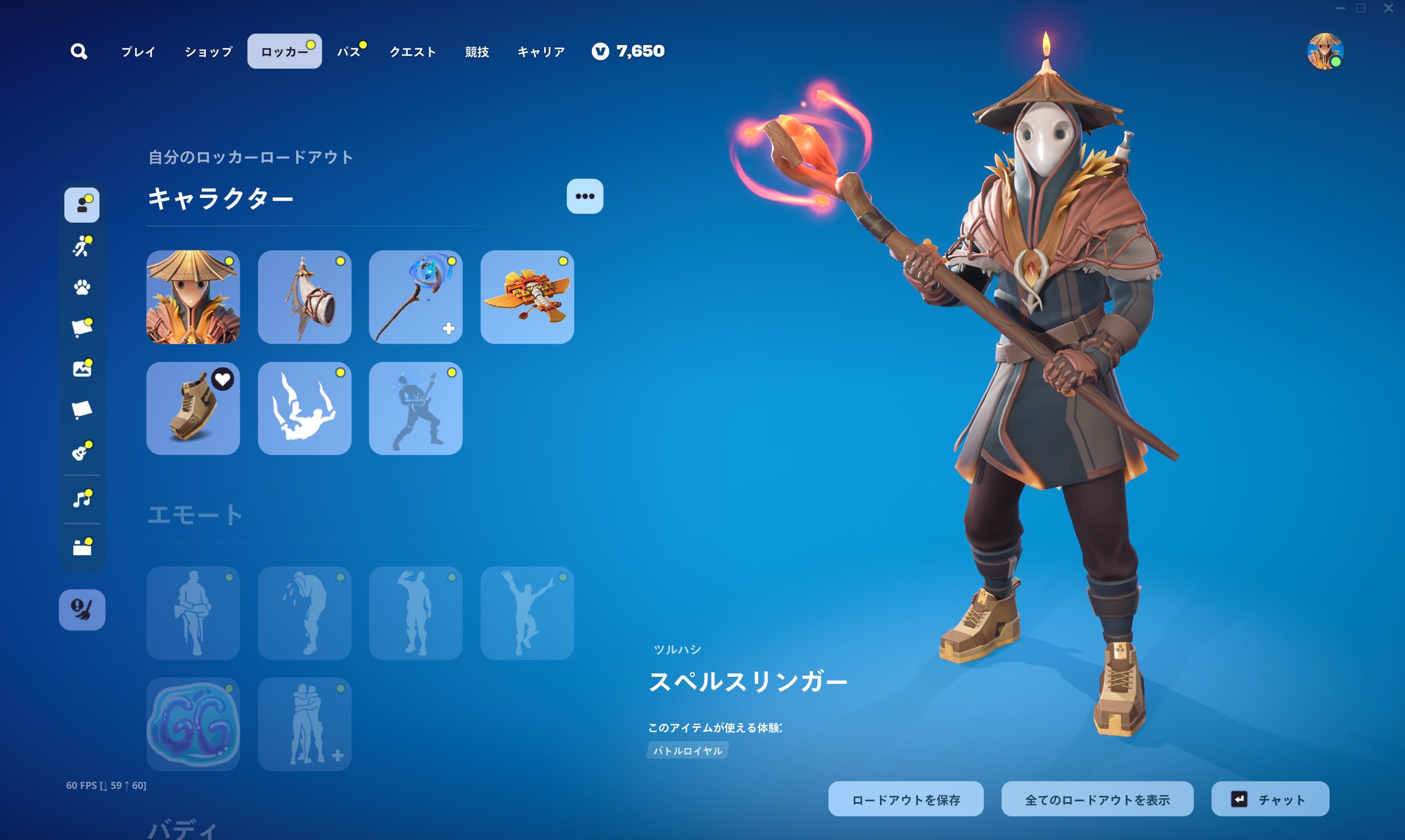Choose the horn back bling slot
1405x840 pixels.
[x=305, y=297]
